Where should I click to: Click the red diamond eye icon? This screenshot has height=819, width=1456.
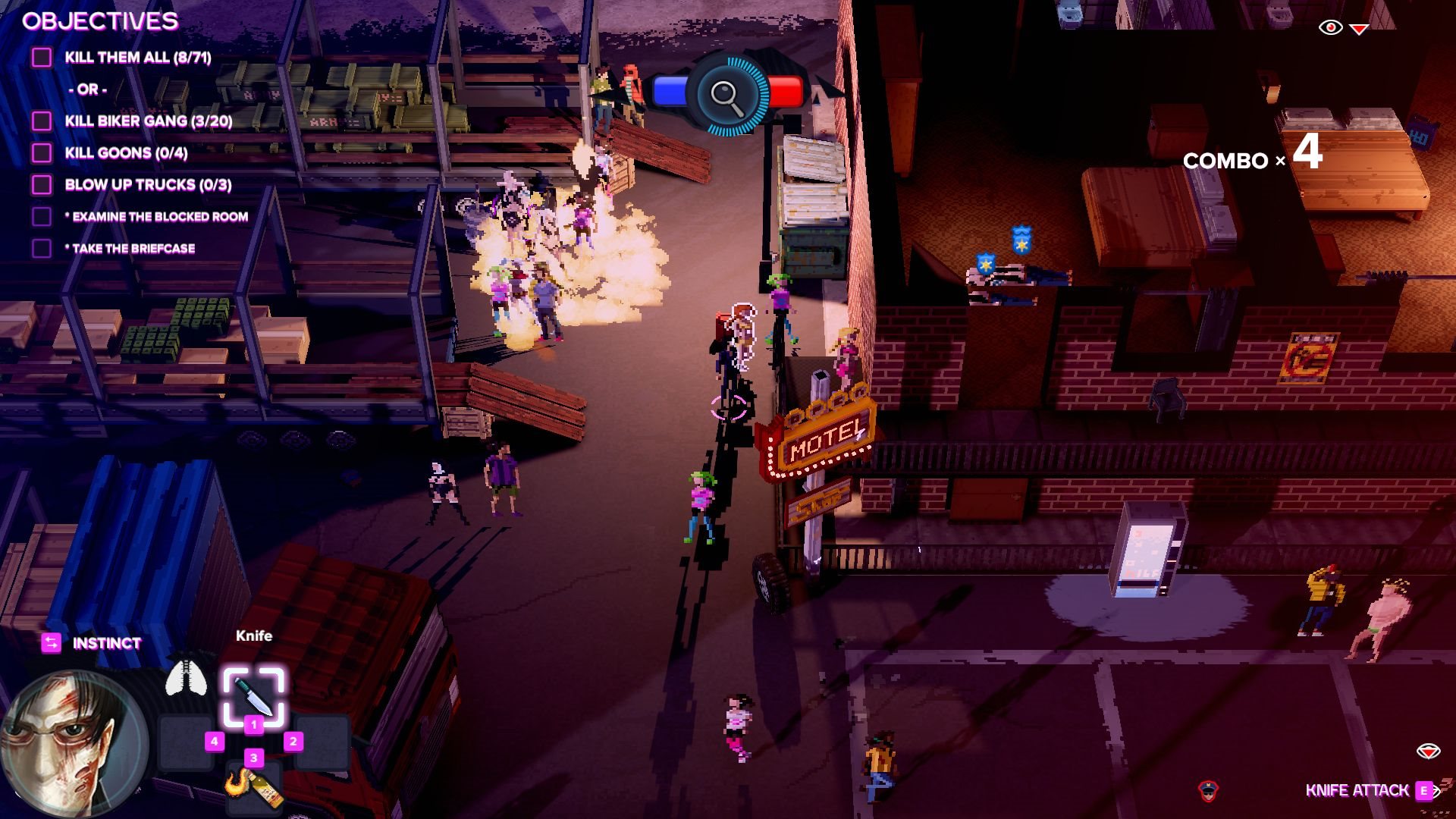click(1428, 752)
